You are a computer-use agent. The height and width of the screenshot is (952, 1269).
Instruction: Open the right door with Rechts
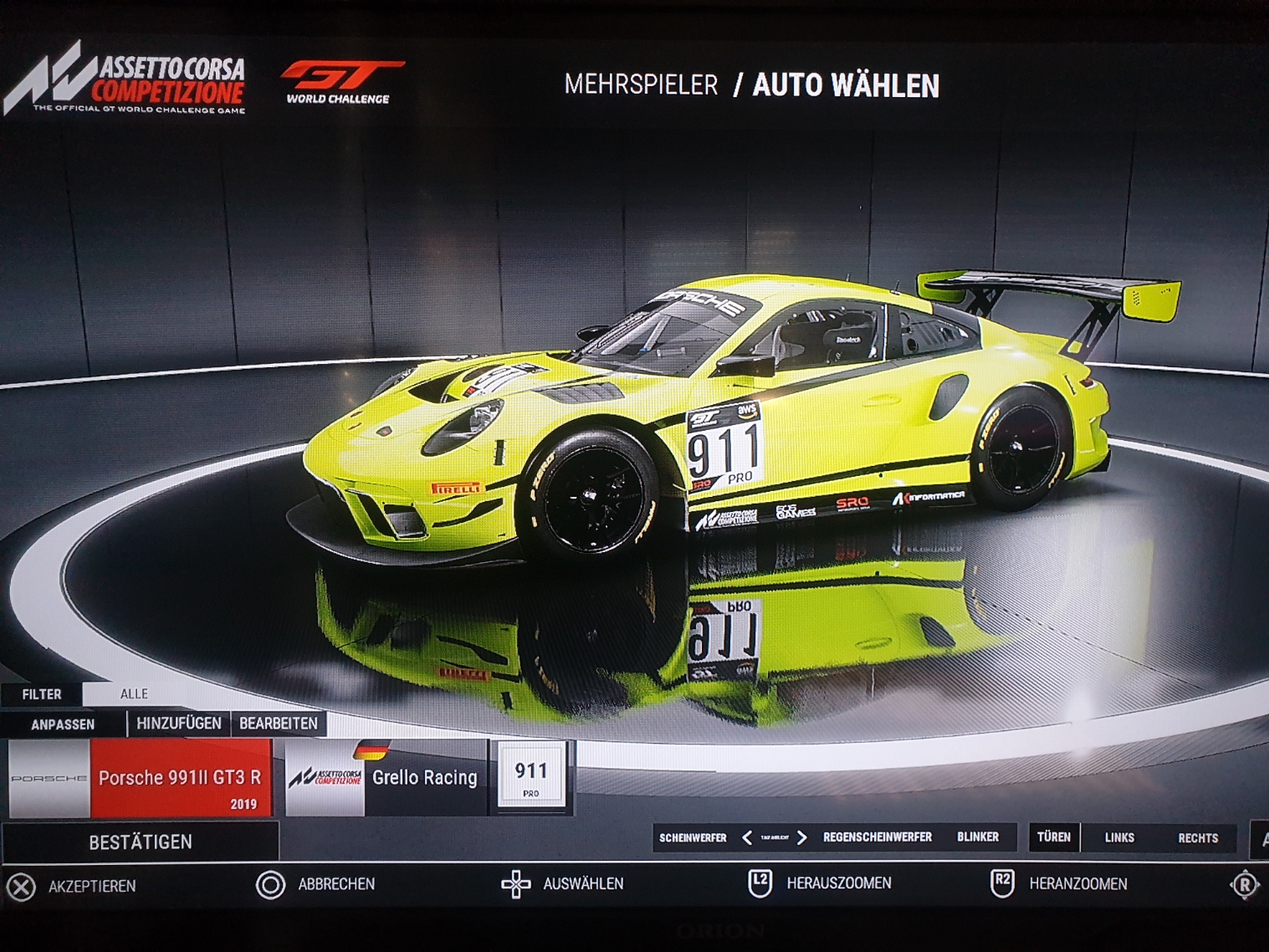[x=1198, y=837]
